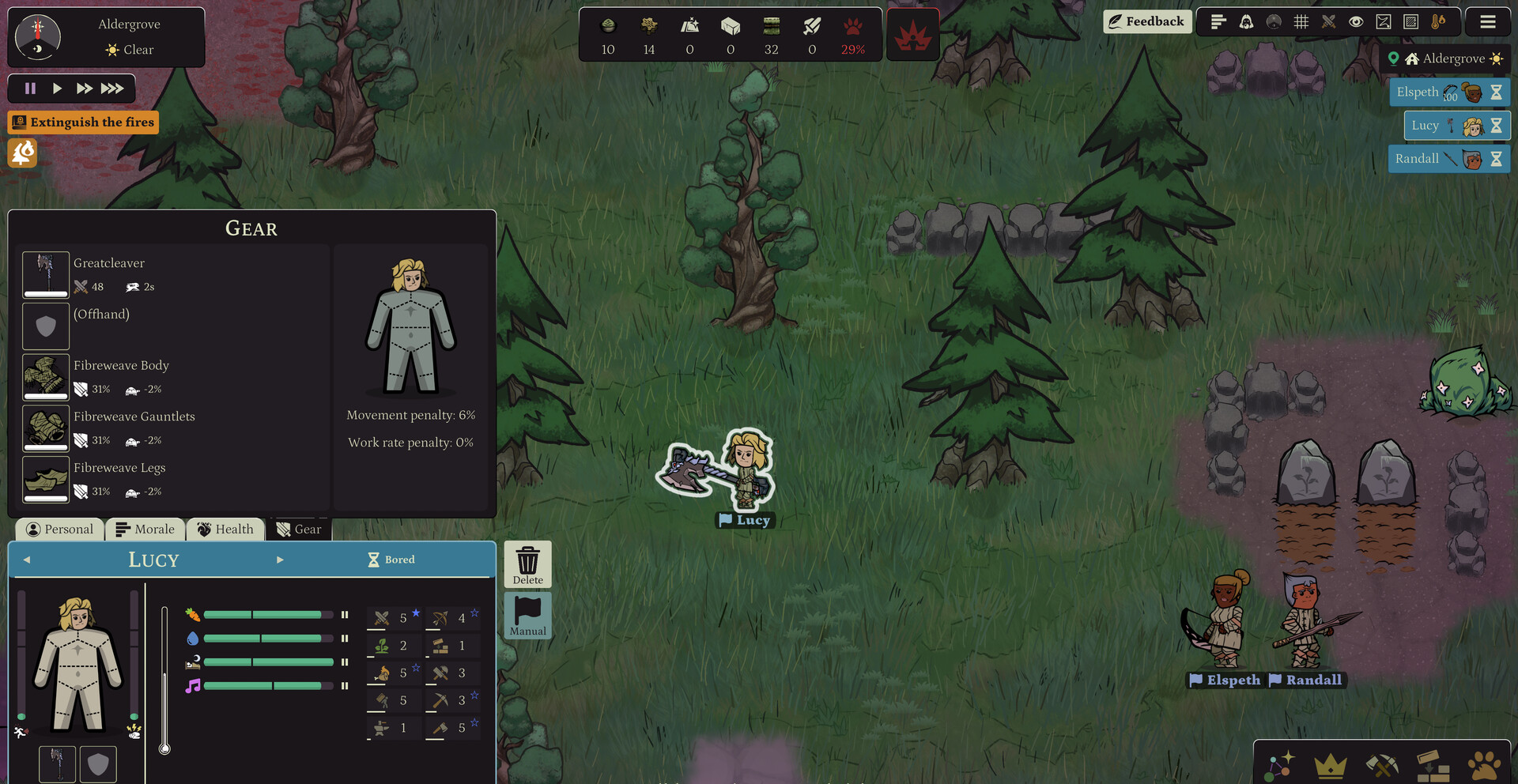Pause Lucy's music need bar

[x=345, y=687]
